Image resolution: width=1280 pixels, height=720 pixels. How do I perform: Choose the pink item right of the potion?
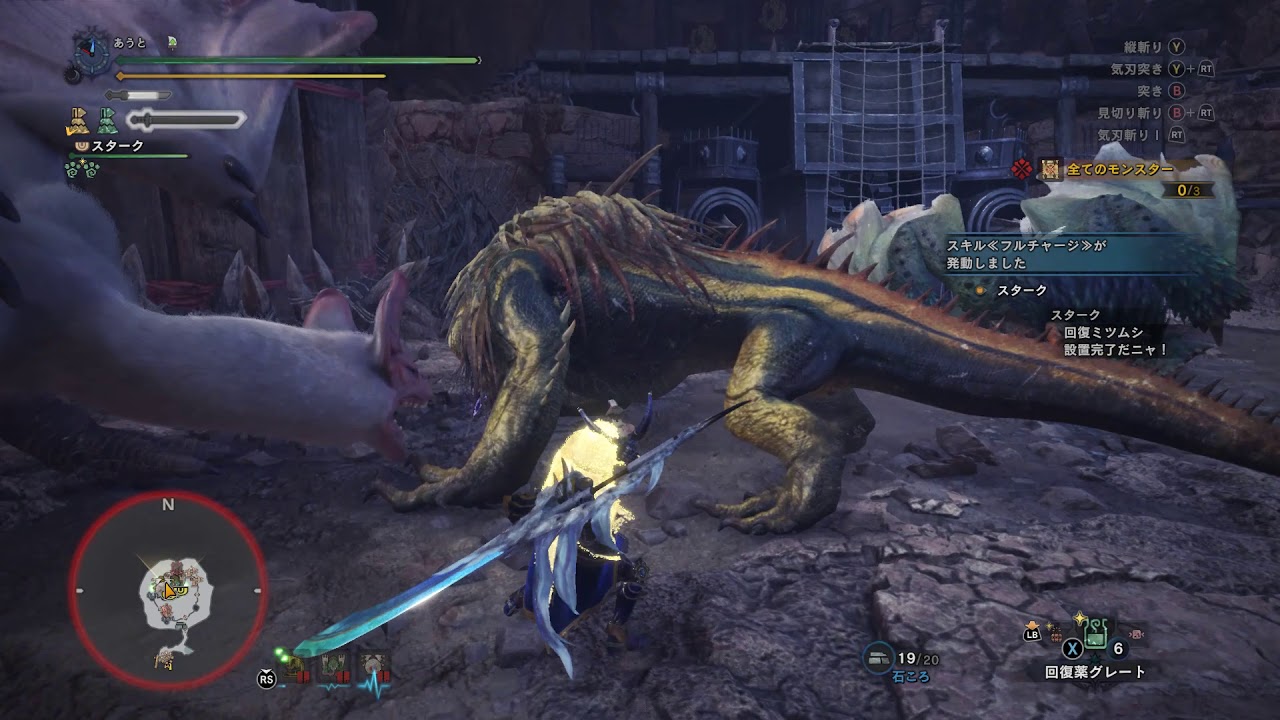pos(1136,632)
